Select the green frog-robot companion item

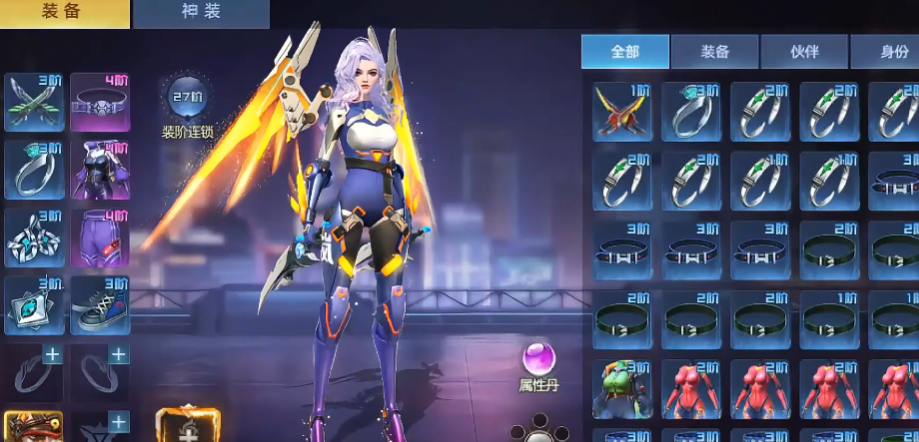pos(622,388)
